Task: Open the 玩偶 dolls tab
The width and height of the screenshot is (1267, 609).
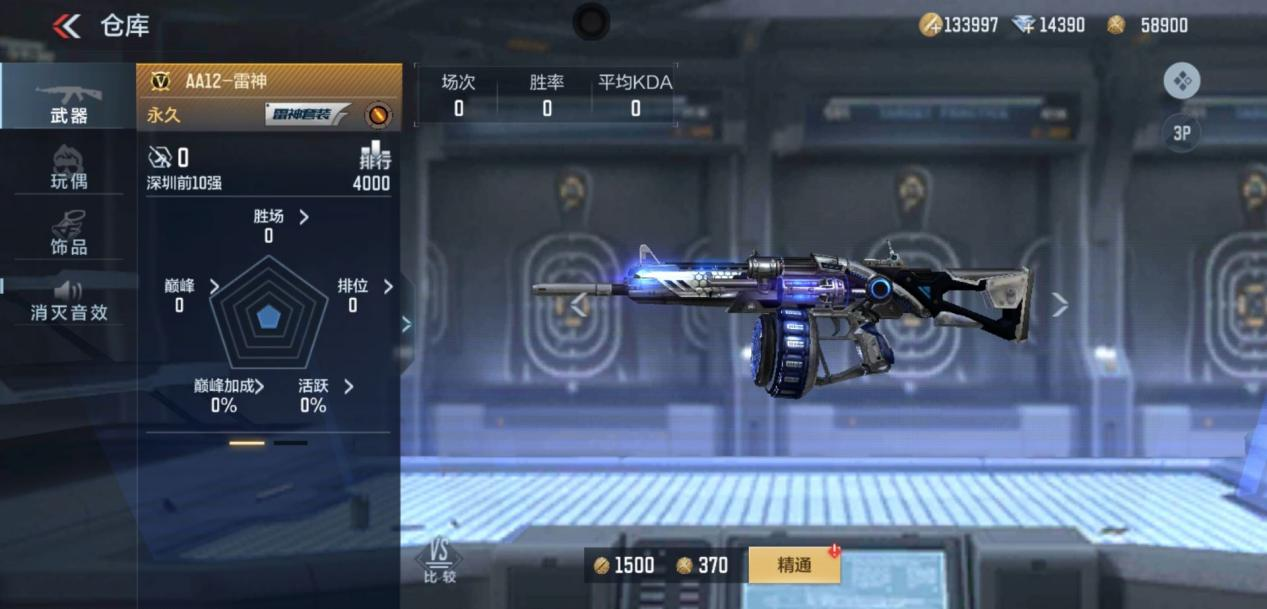Action: tap(68, 167)
